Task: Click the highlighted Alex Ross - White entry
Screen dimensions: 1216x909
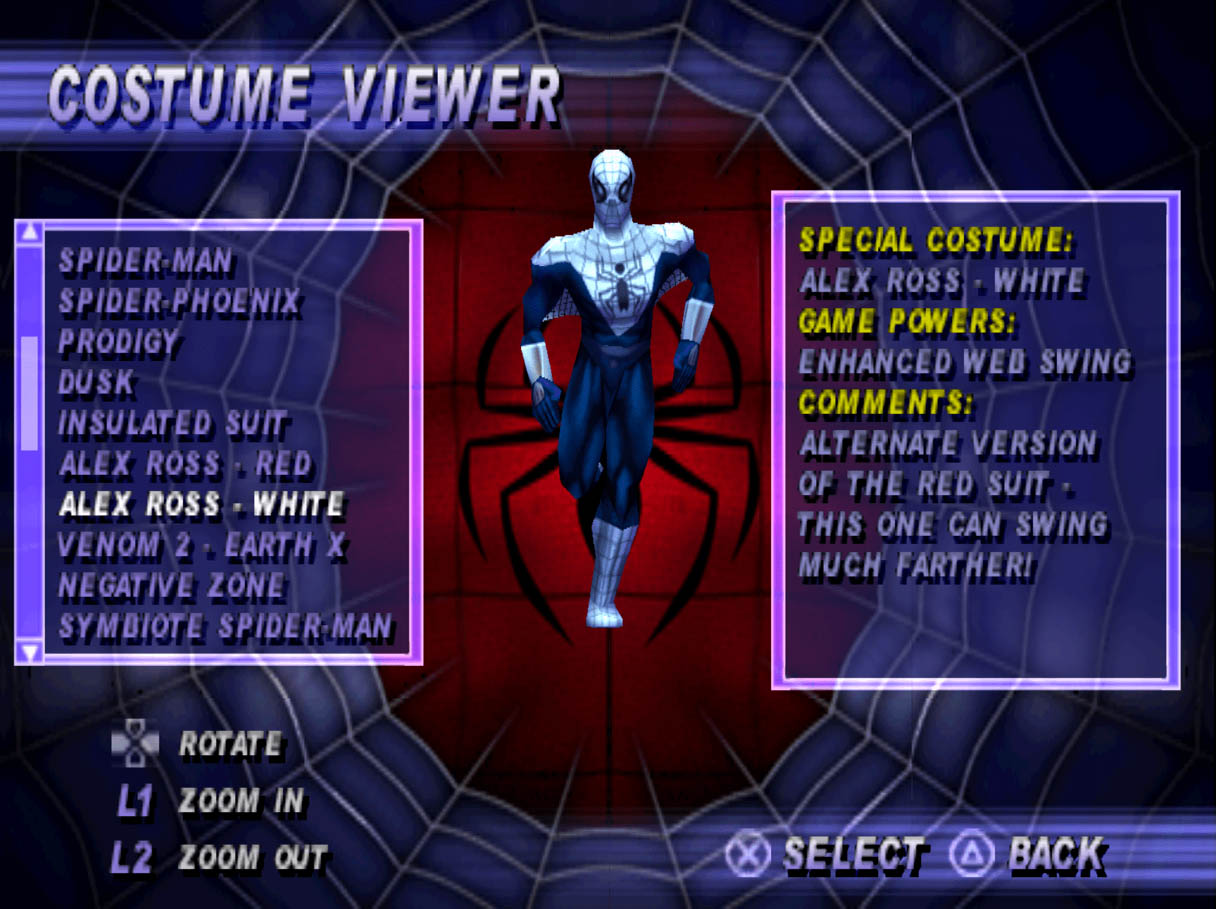Action: coord(201,505)
